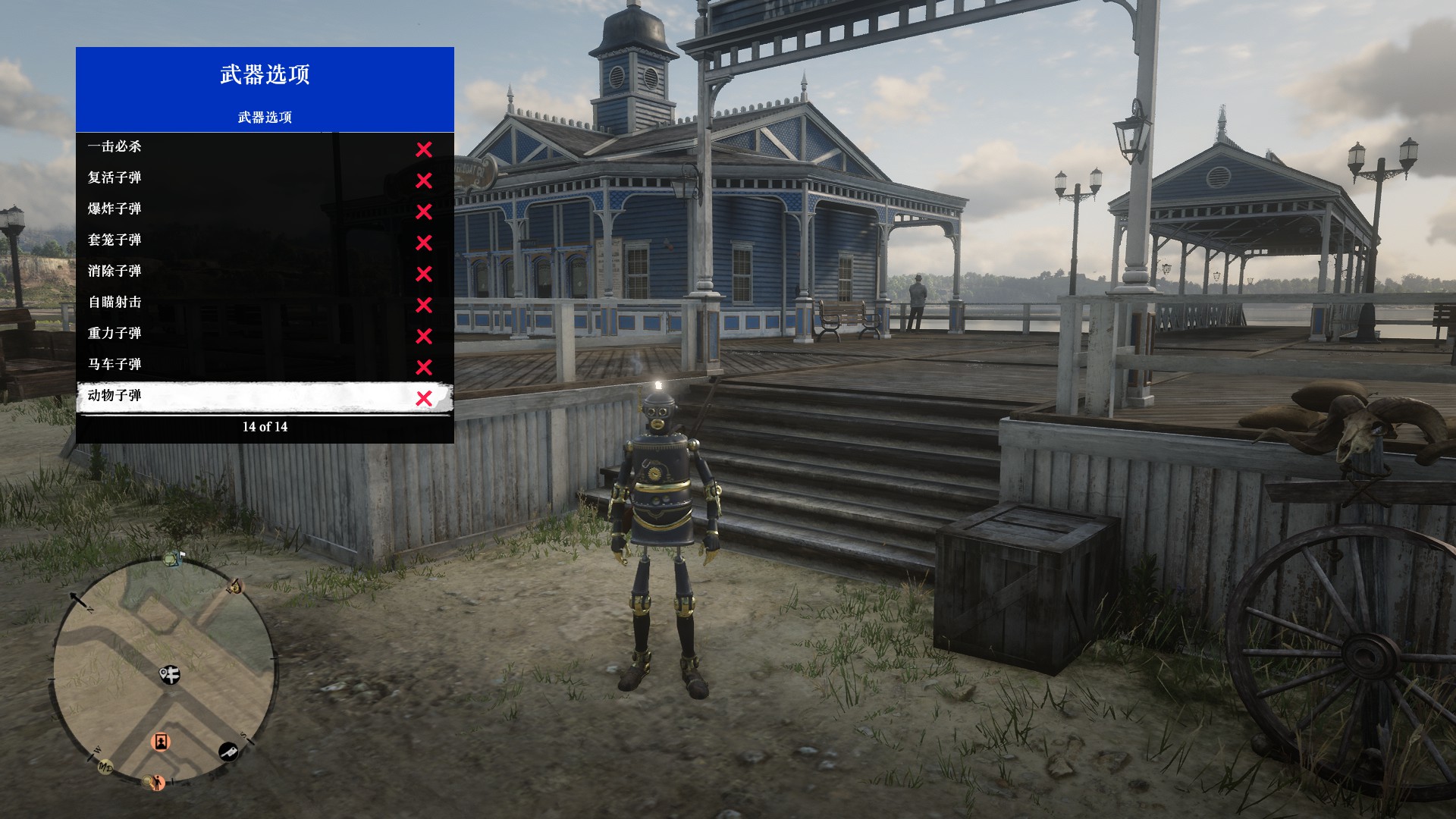The image size is (1456, 819).
Task: Toggle 自瞄射击 auto-aim option
Action: coord(265,303)
